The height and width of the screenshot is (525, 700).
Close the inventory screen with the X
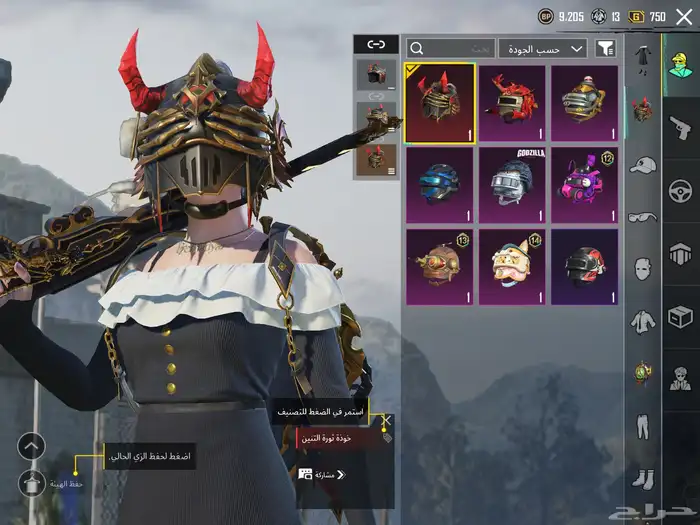(684, 16)
